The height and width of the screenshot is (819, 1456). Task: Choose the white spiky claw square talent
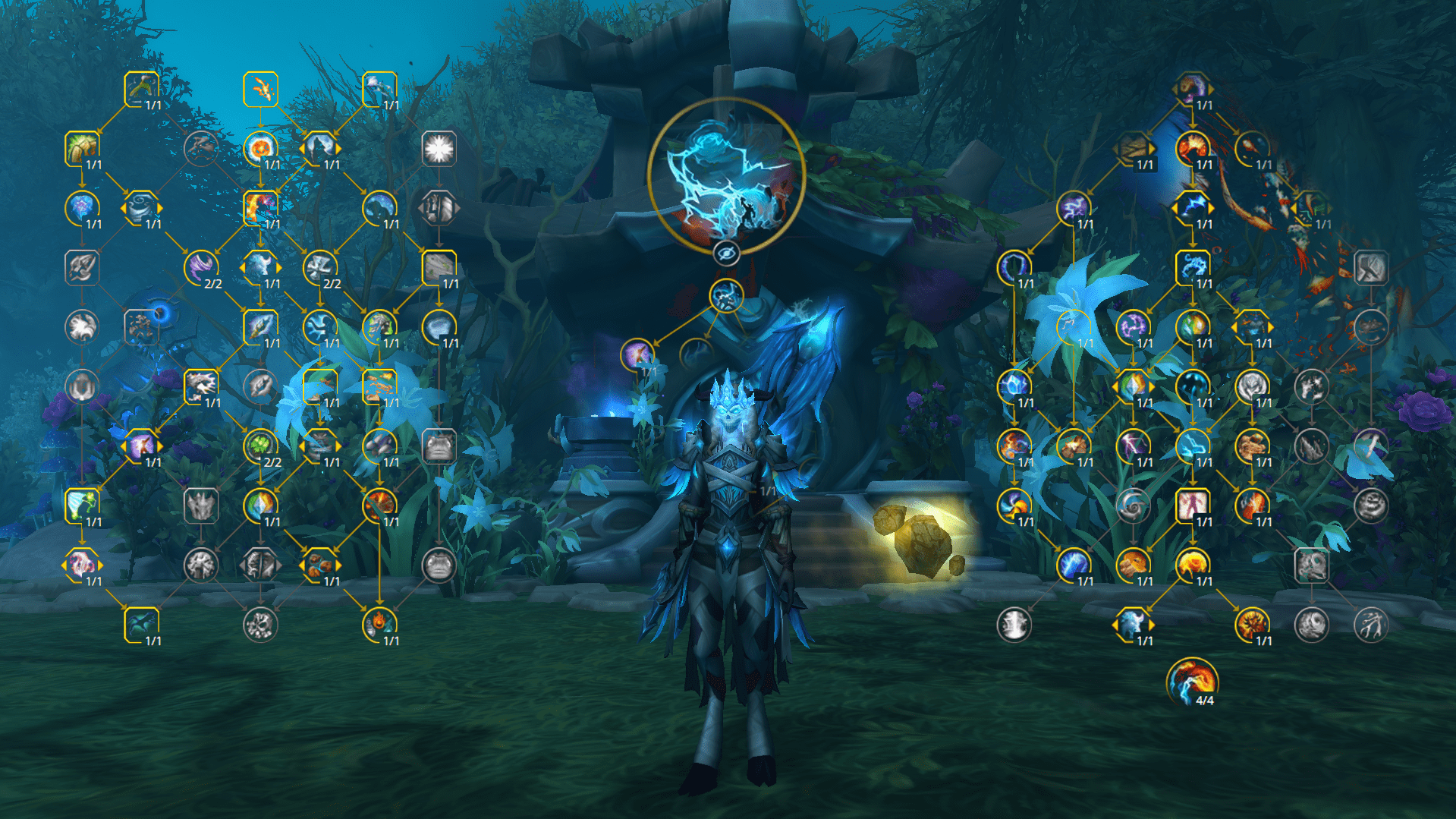coord(200,386)
